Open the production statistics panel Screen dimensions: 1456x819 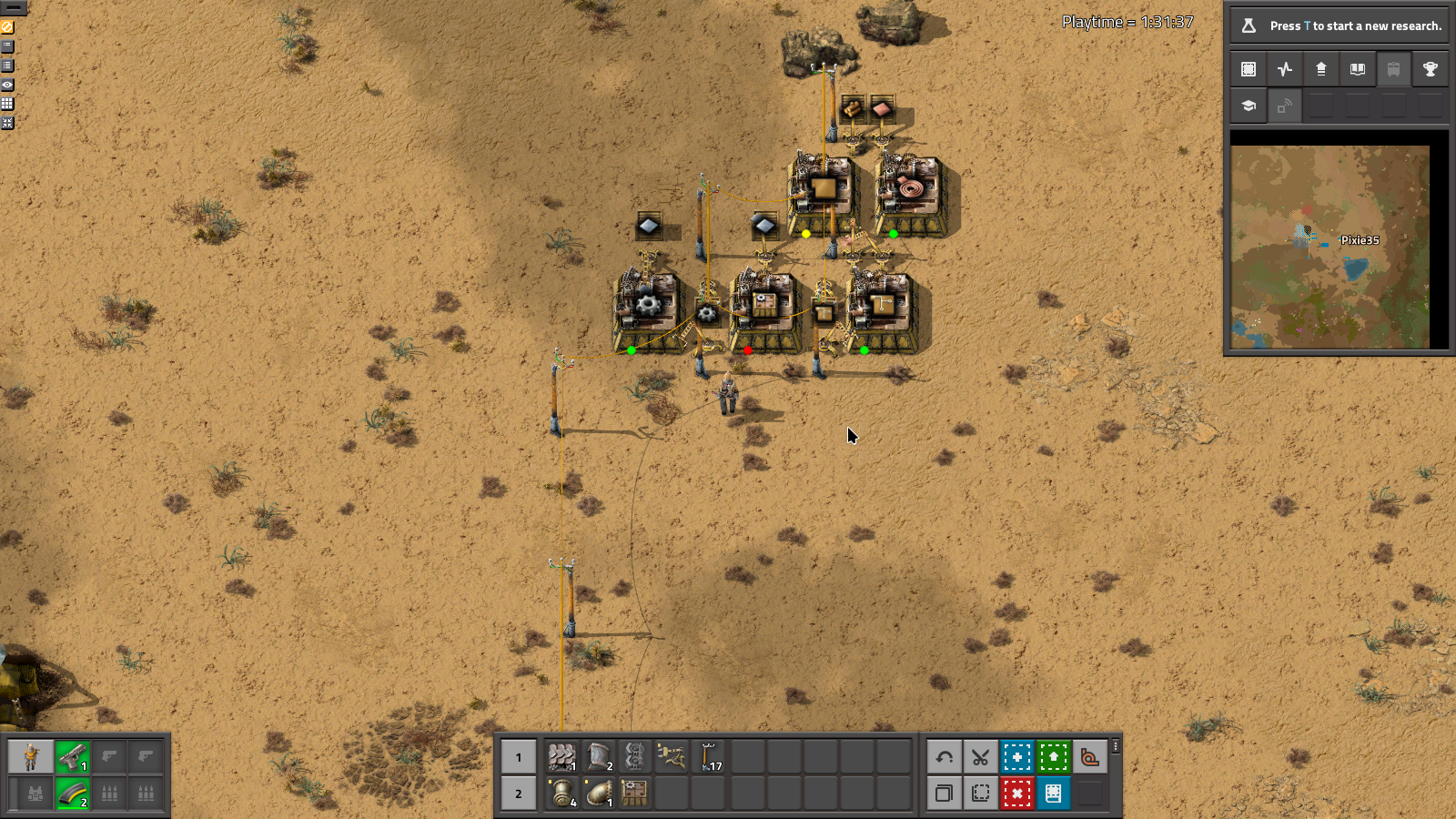coord(1283,68)
